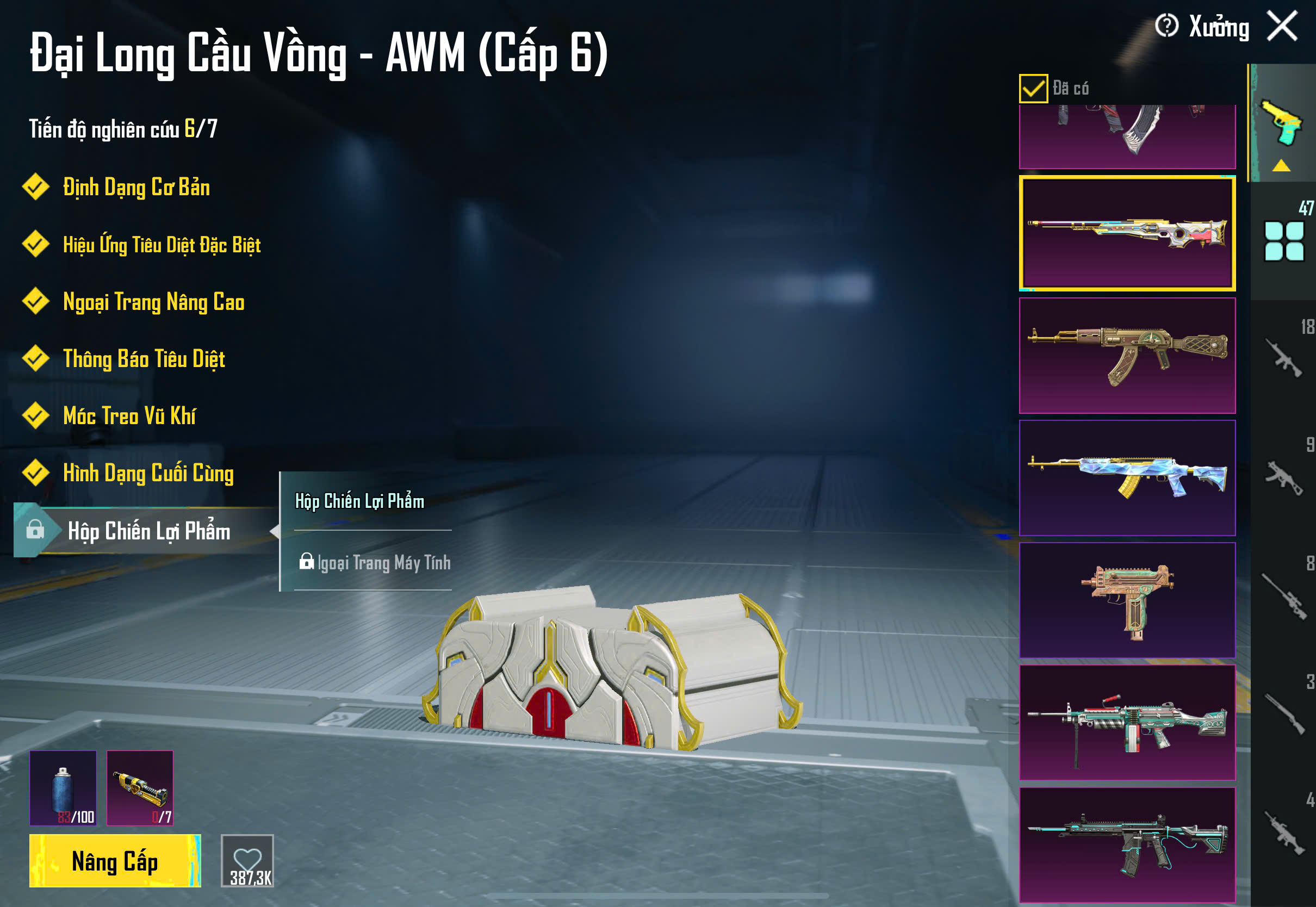Image resolution: width=1316 pixels, height=907 pixels.
Task: Select the blue crystal rifle skin thumbnail
Action: (1127, 478)
